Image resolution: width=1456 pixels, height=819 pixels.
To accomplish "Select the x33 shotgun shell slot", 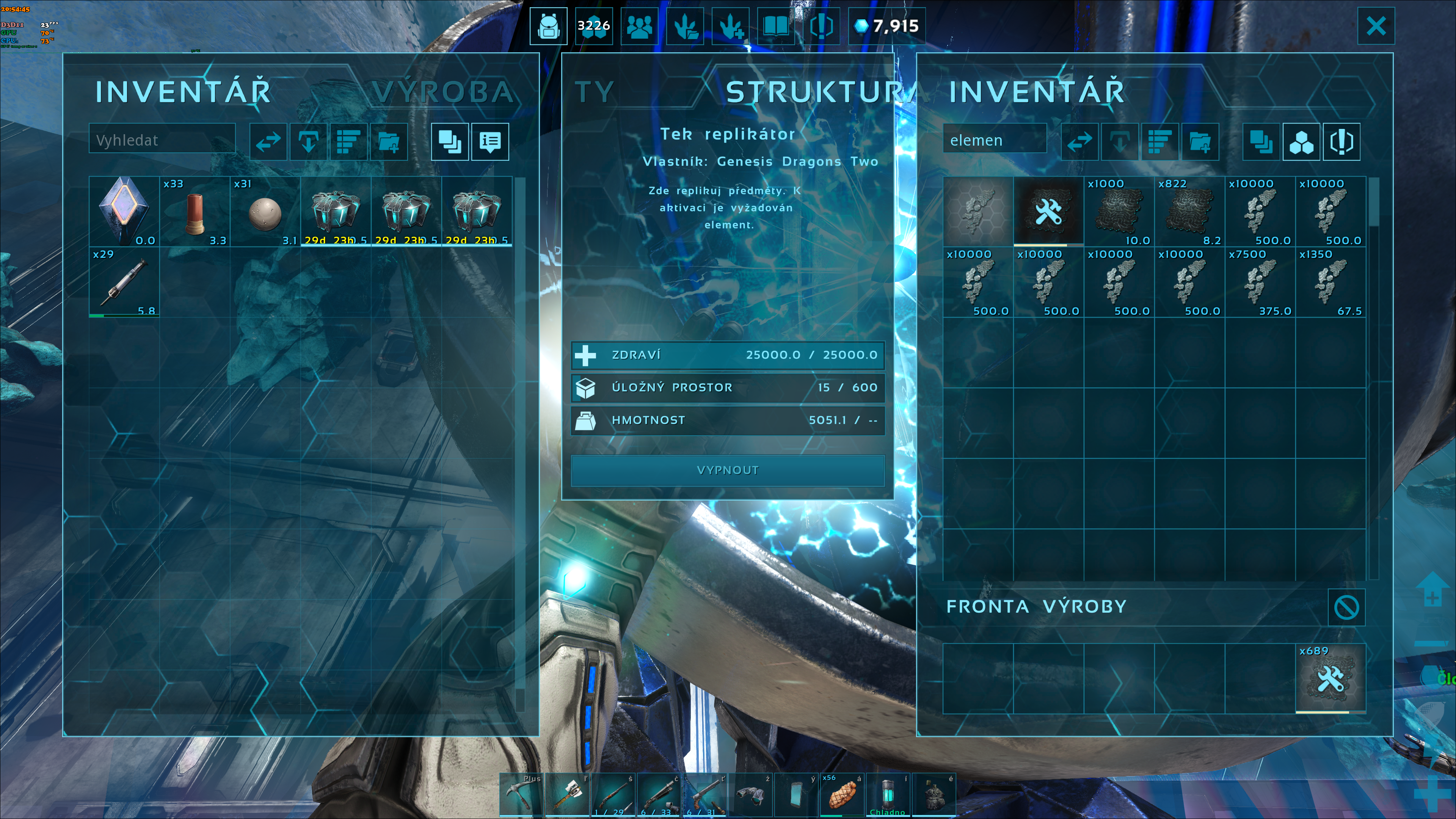I will (195, 212).
